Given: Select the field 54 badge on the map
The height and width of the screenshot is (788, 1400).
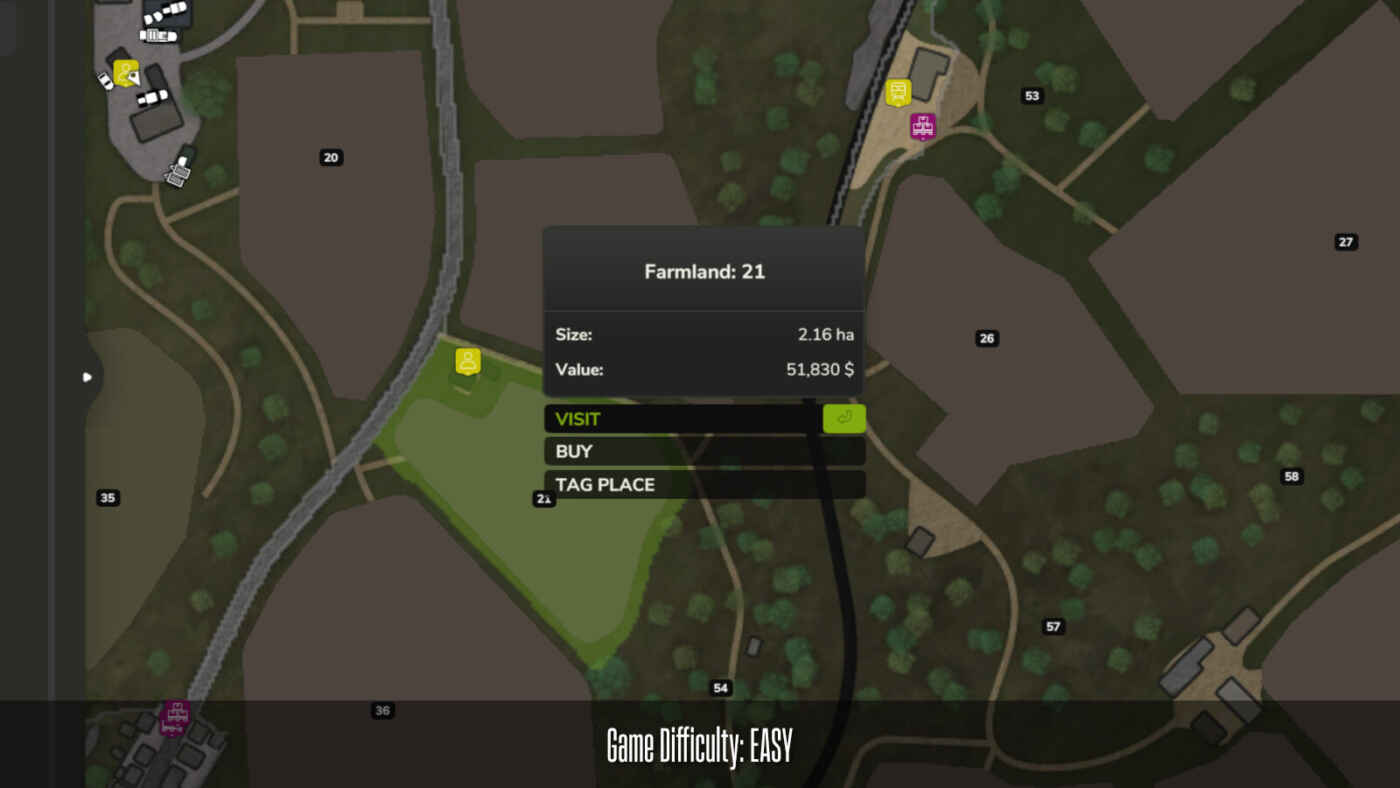Looking at the screenshot, I should pos(720,687).
